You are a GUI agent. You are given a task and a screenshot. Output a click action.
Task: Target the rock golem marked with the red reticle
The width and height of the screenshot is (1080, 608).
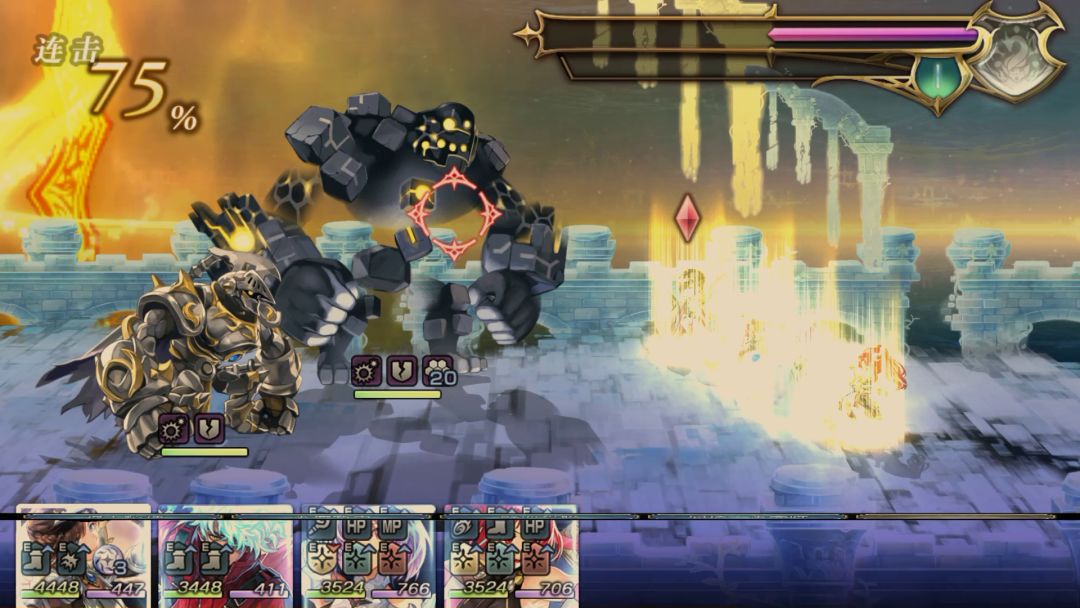tap(455, 213)
